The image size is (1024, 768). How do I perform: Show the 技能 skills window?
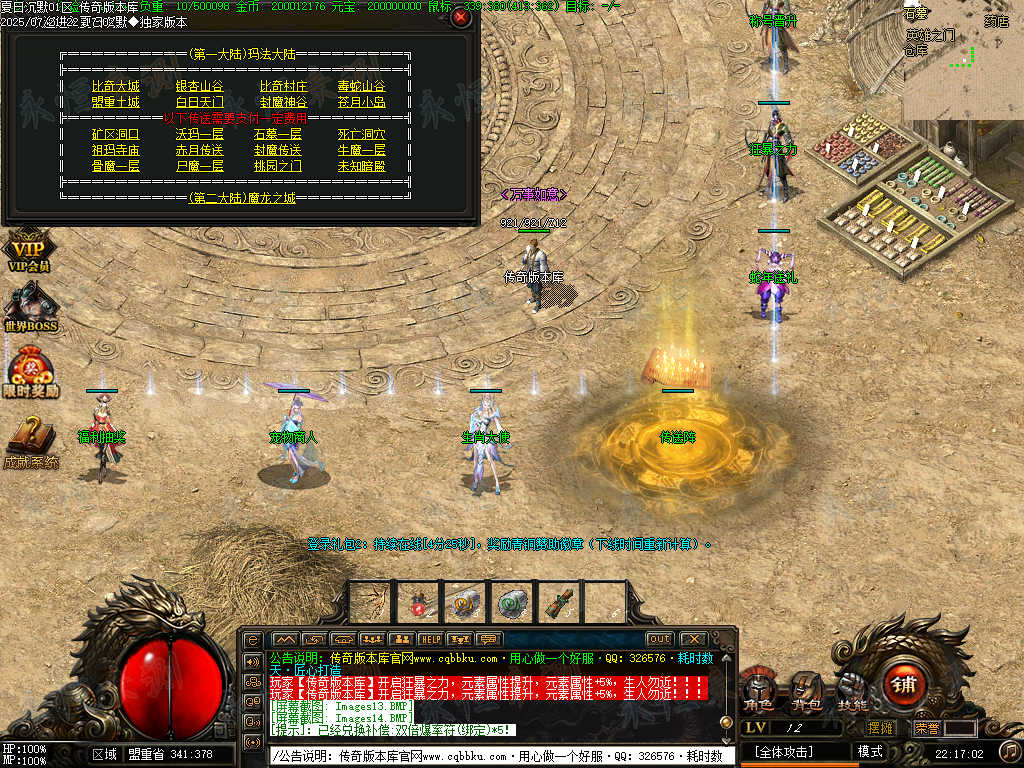tap(852, 688)
